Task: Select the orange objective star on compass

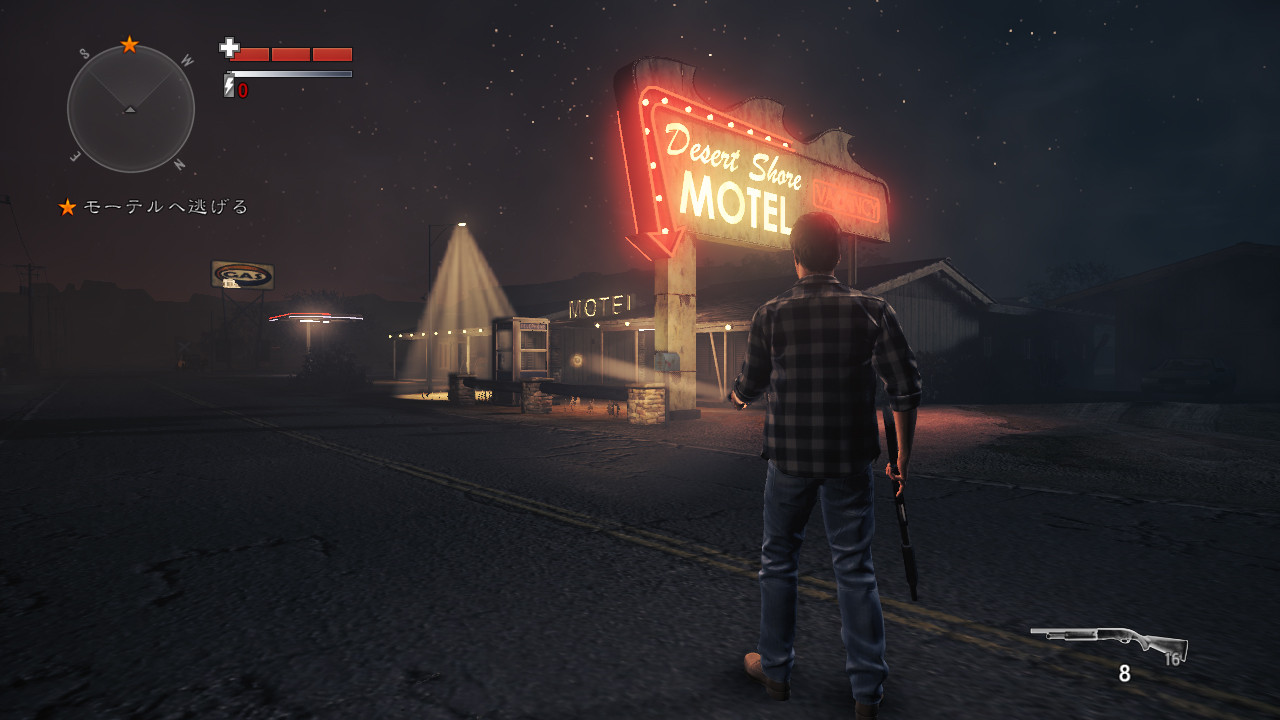Action: click(x=129, y=44)
